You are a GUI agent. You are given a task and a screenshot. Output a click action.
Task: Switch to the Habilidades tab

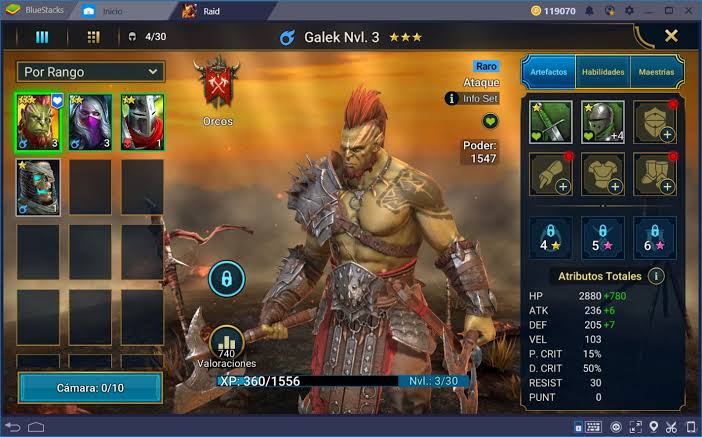(x=603, y=72)
